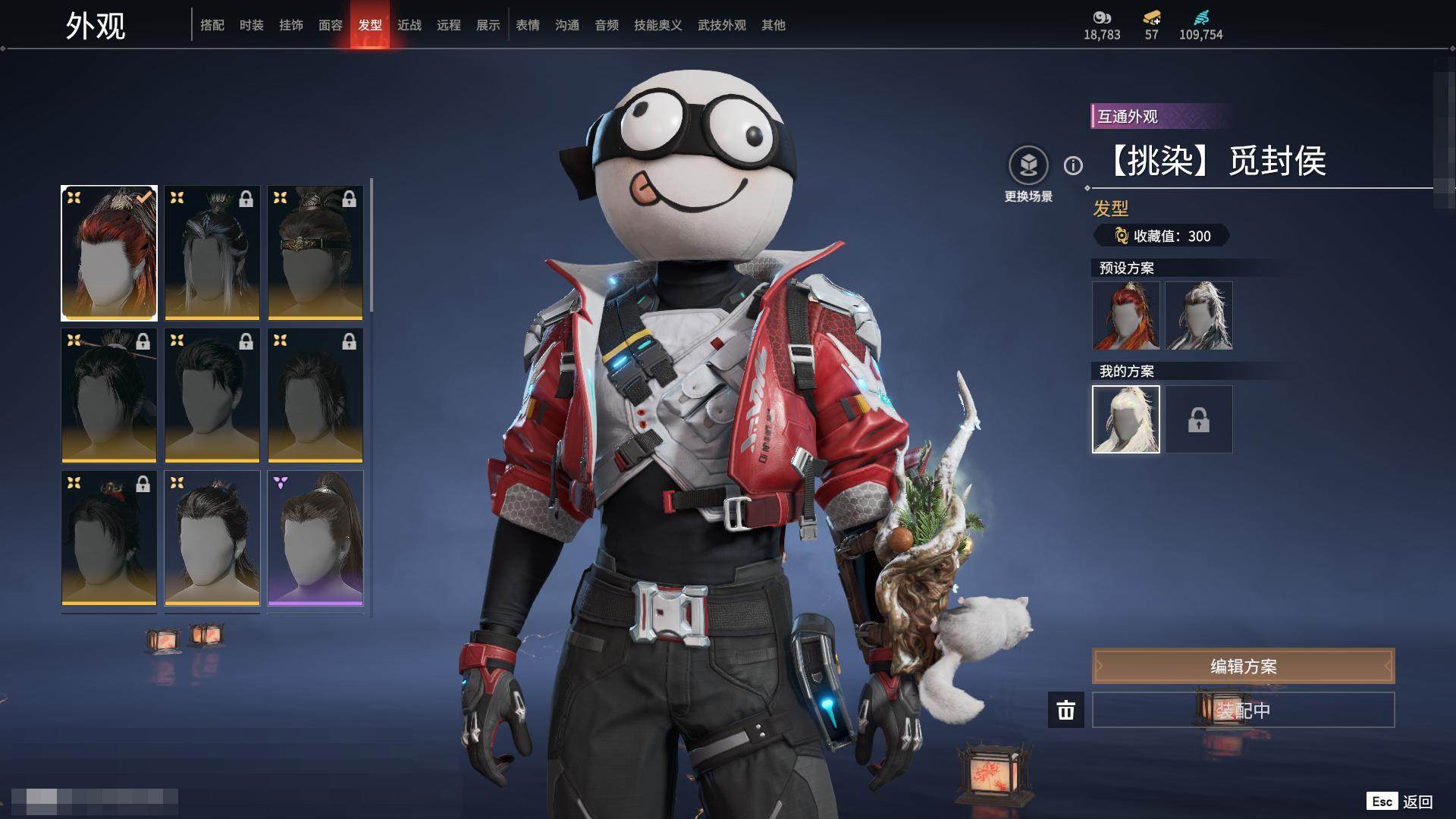Open the 其他 tab

pos(773,25)
